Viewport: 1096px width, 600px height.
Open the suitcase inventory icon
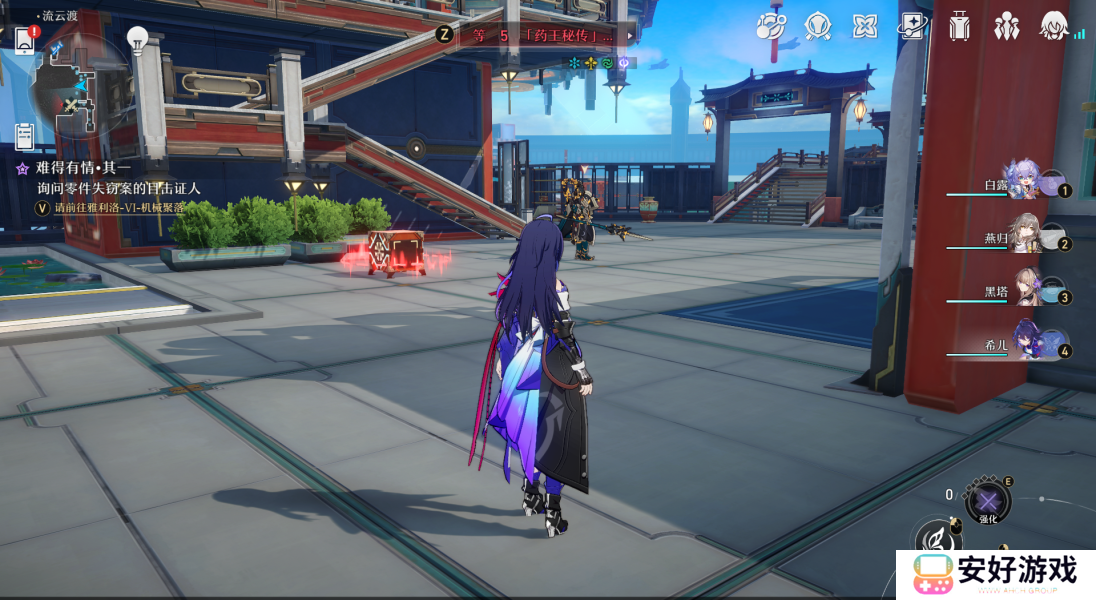[959, 26]
